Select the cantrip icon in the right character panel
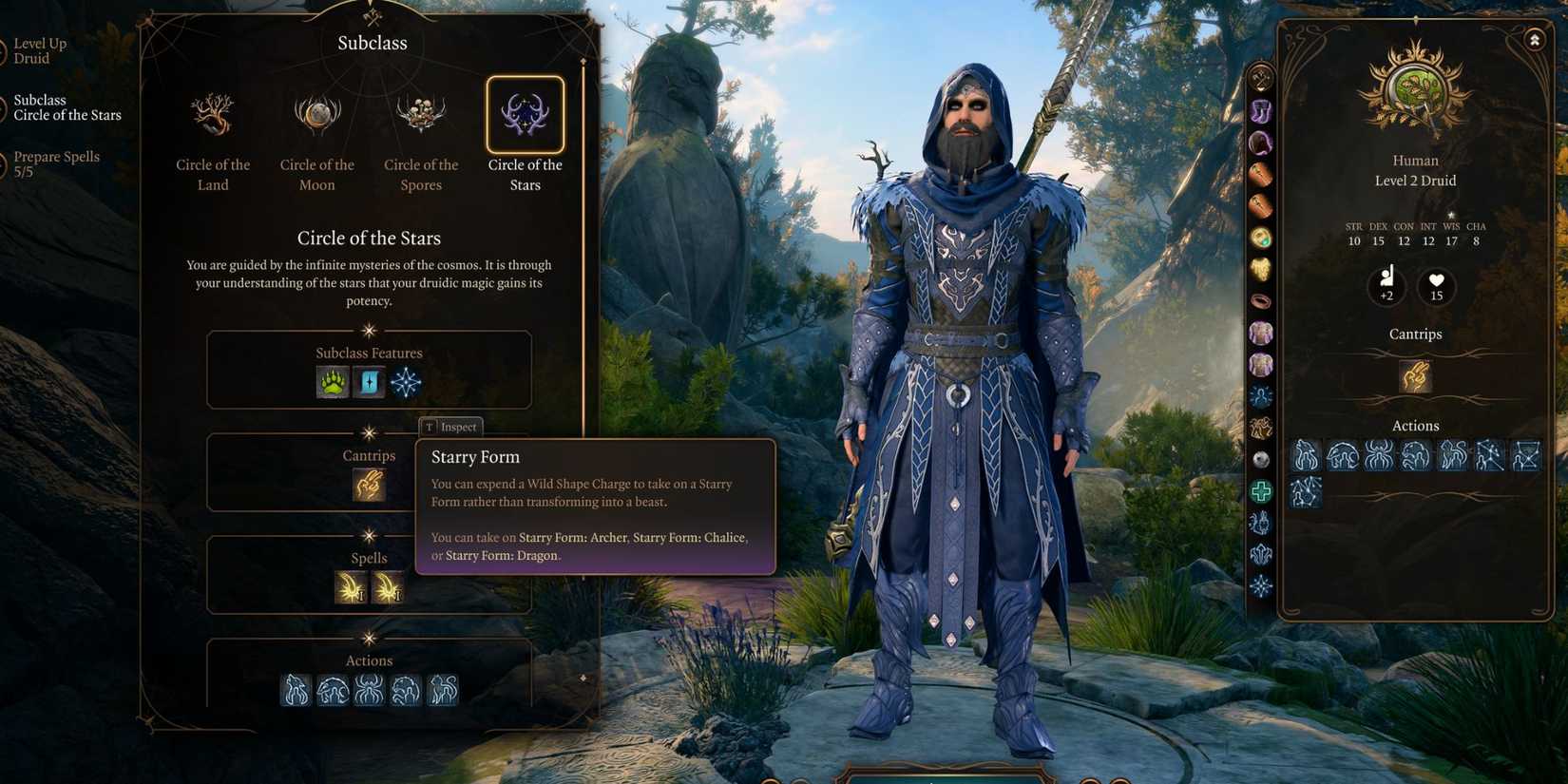 click(x=1414, y=376)
